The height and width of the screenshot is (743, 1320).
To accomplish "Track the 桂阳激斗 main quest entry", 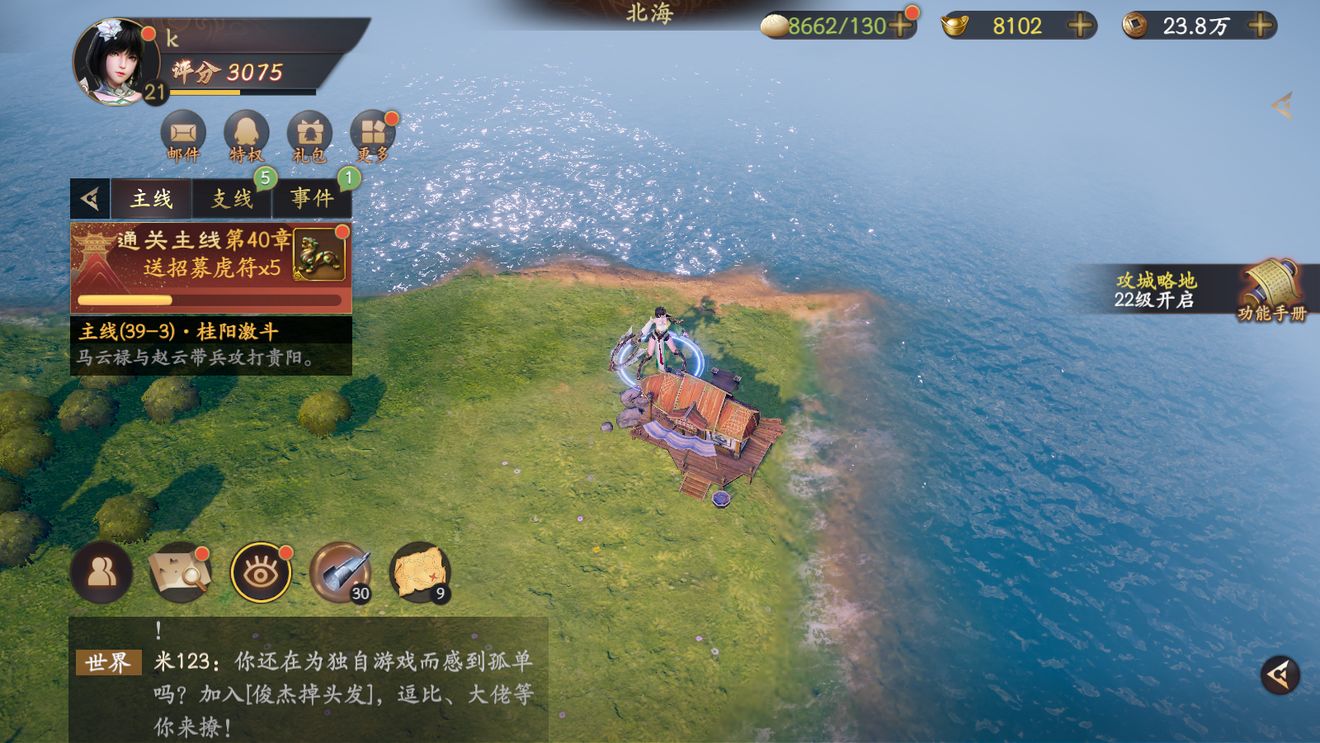I will point(210,344).
